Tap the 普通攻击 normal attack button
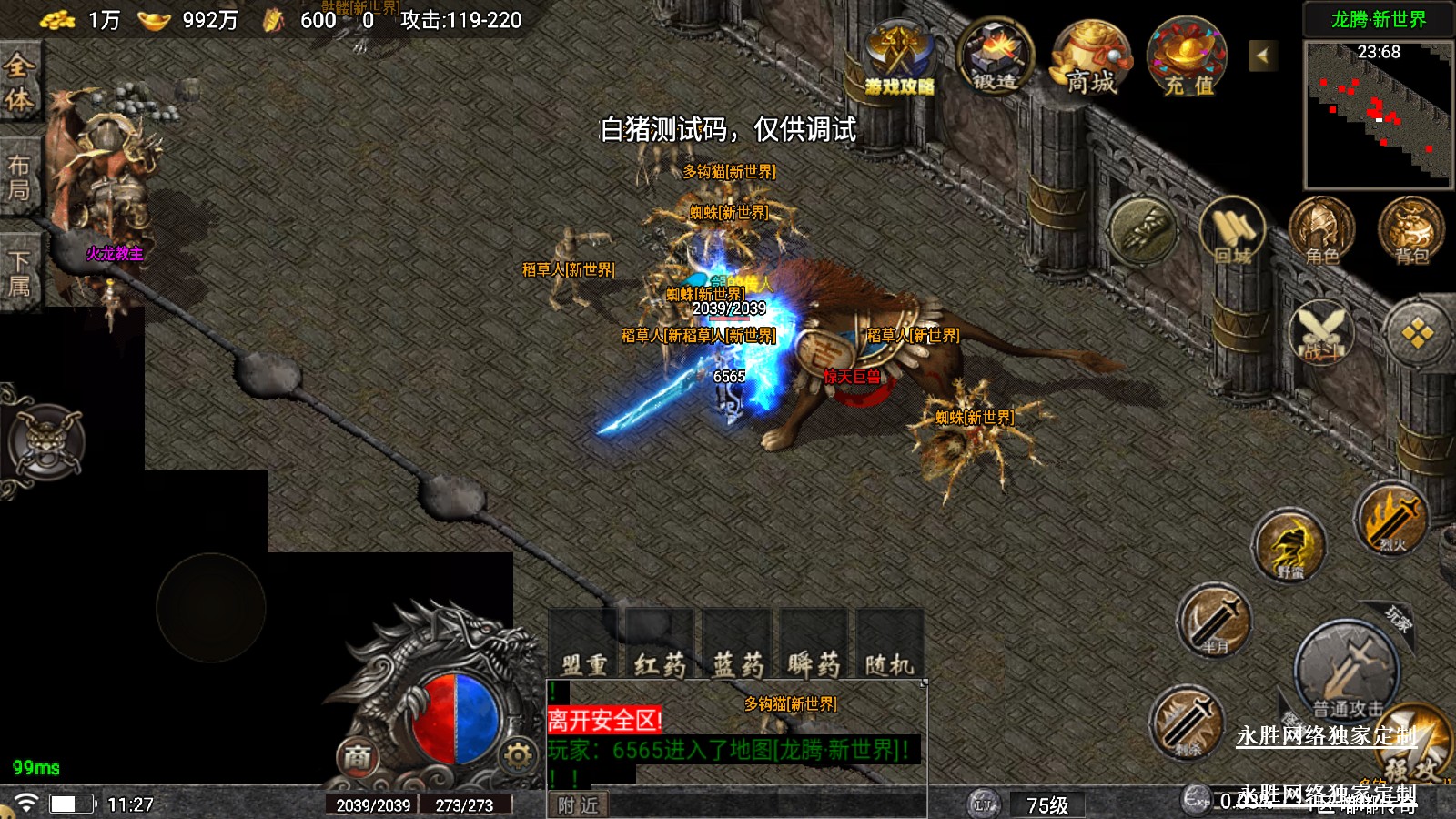This screenshot has width=1456, height=819. [1347, 672]
